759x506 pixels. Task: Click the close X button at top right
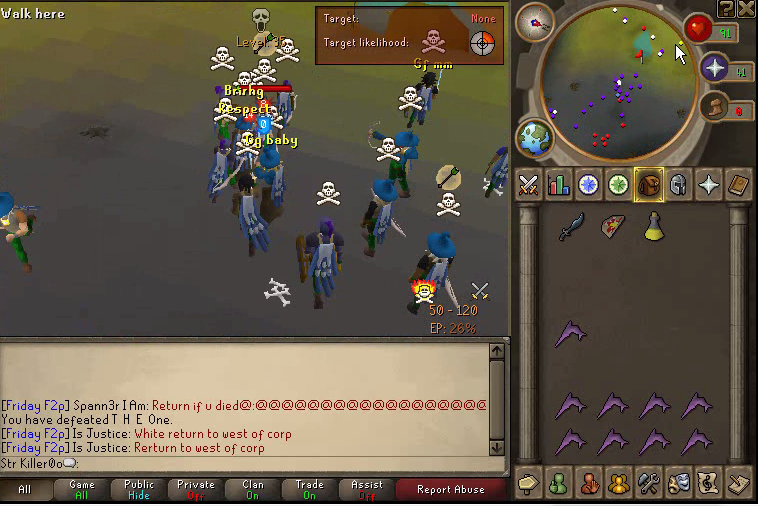pos(748,8)
